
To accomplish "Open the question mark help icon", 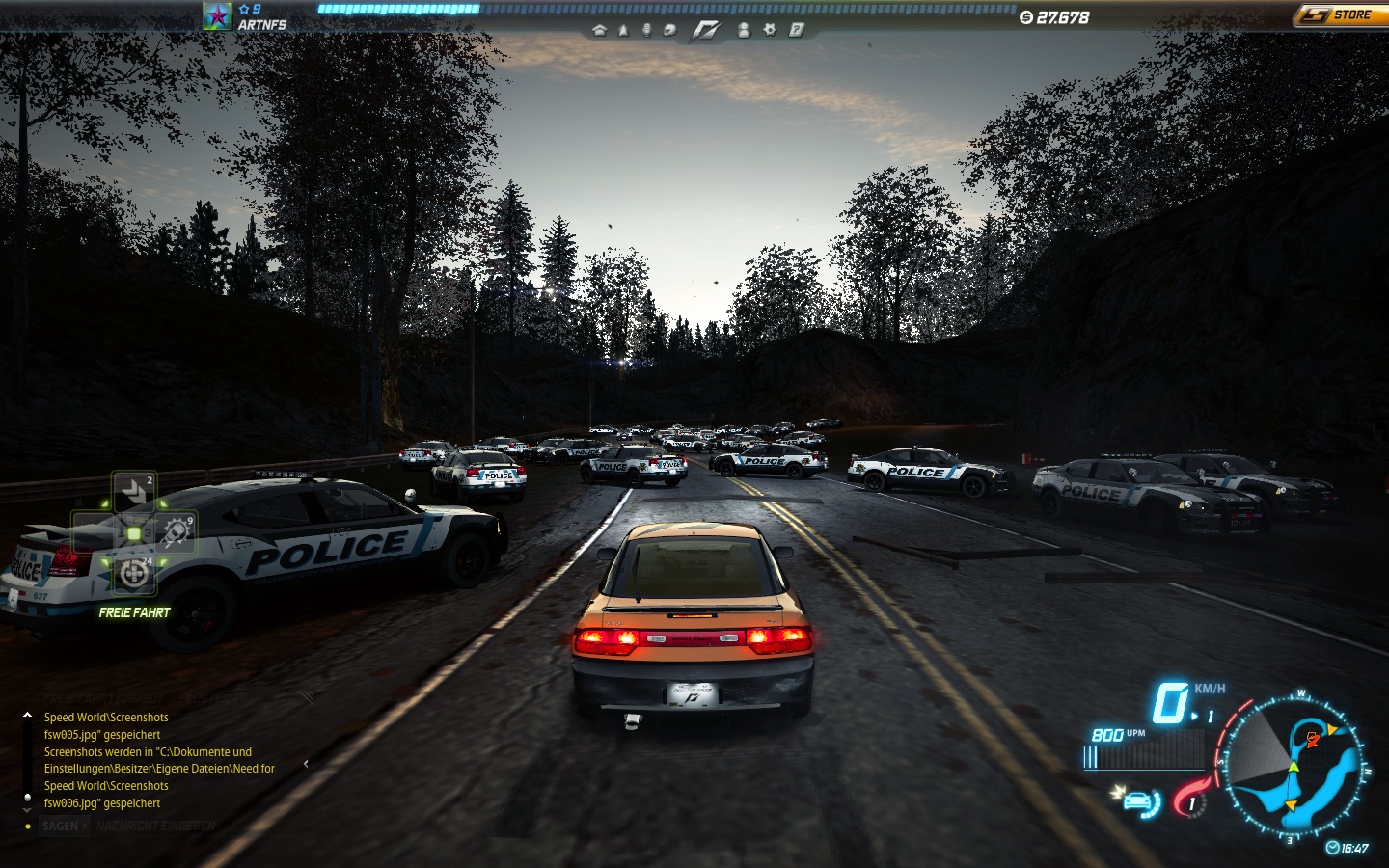I will point(797,30).
